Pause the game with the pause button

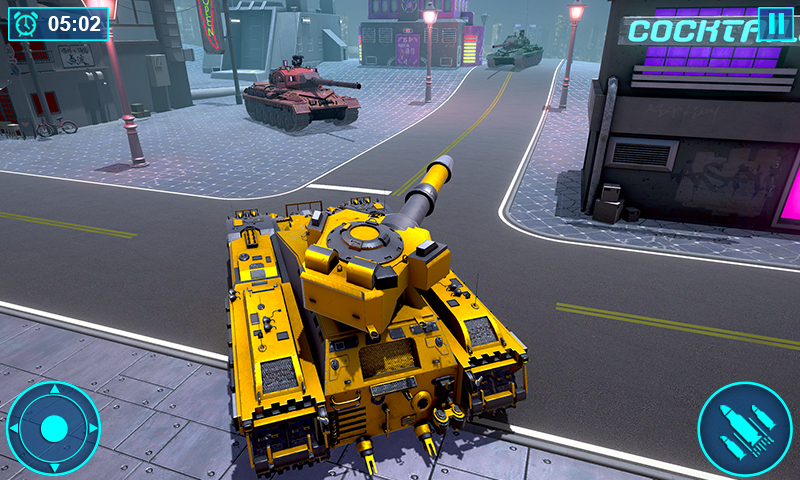[774, 24]
